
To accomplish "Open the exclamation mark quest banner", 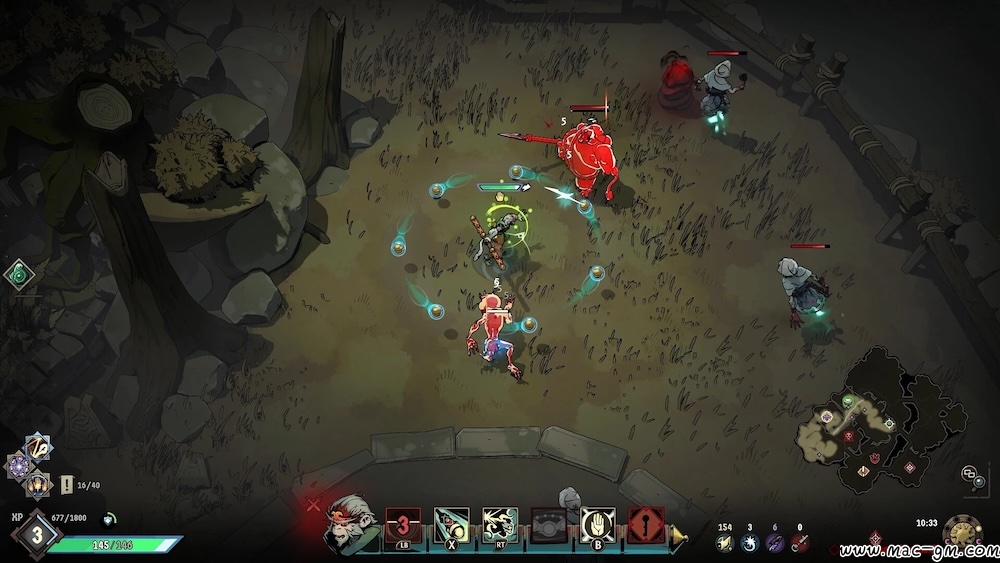I will click(x=66, y=484).
